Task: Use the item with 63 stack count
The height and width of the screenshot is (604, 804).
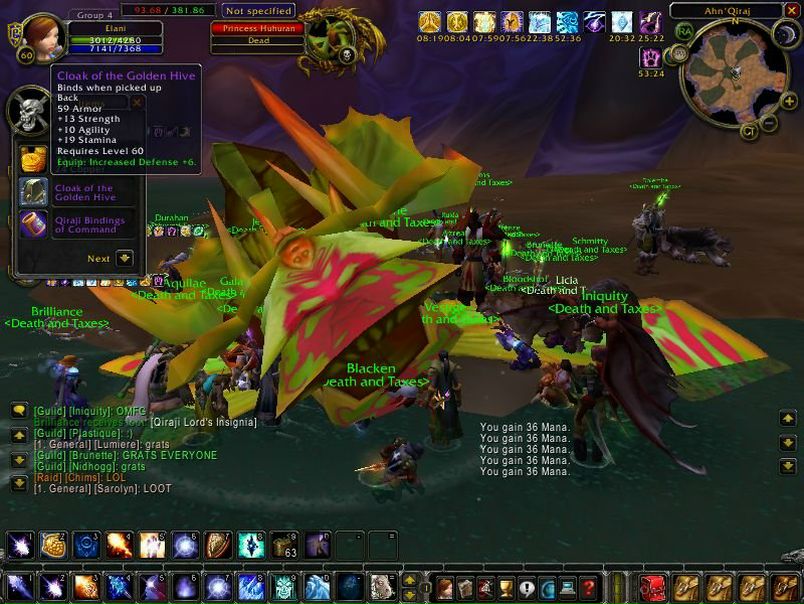Action: tap(283, 545)
